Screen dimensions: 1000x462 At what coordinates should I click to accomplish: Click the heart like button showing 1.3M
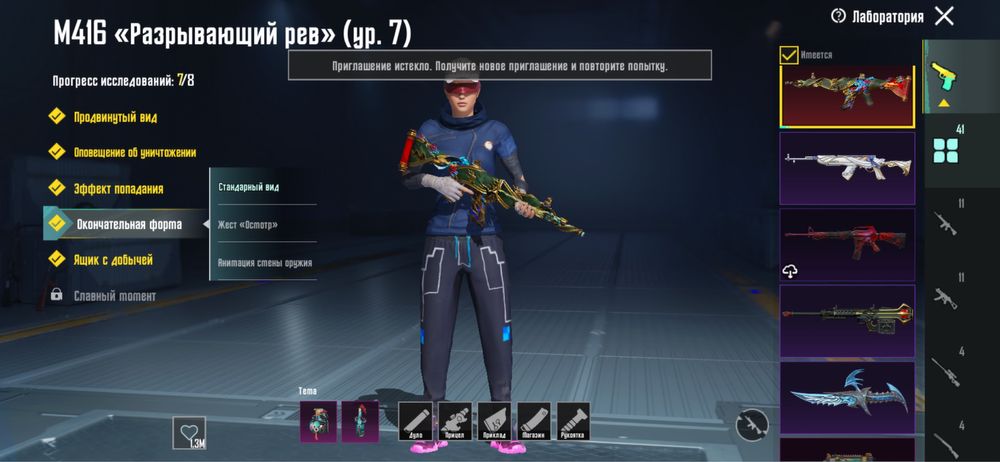[x=188, y=433]
